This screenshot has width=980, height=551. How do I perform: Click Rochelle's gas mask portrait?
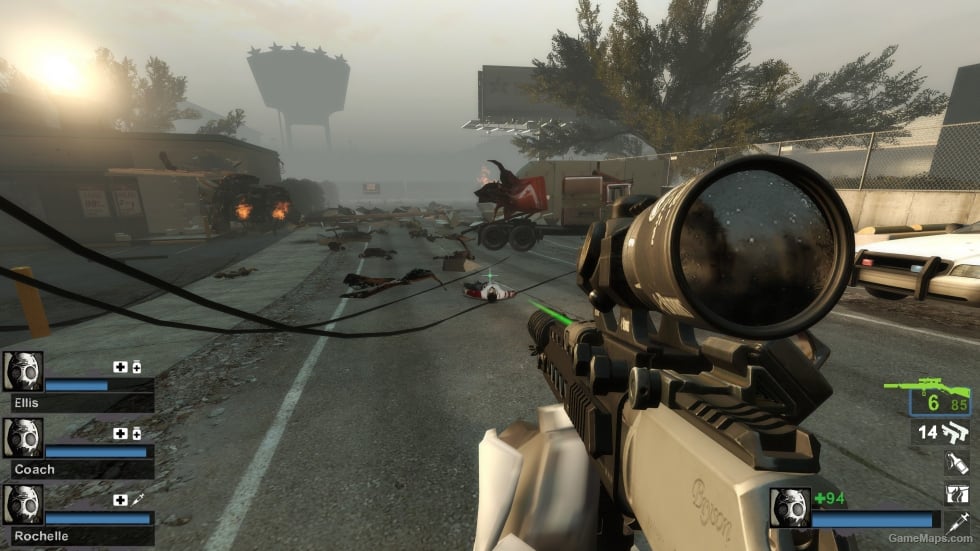(22, 505)
